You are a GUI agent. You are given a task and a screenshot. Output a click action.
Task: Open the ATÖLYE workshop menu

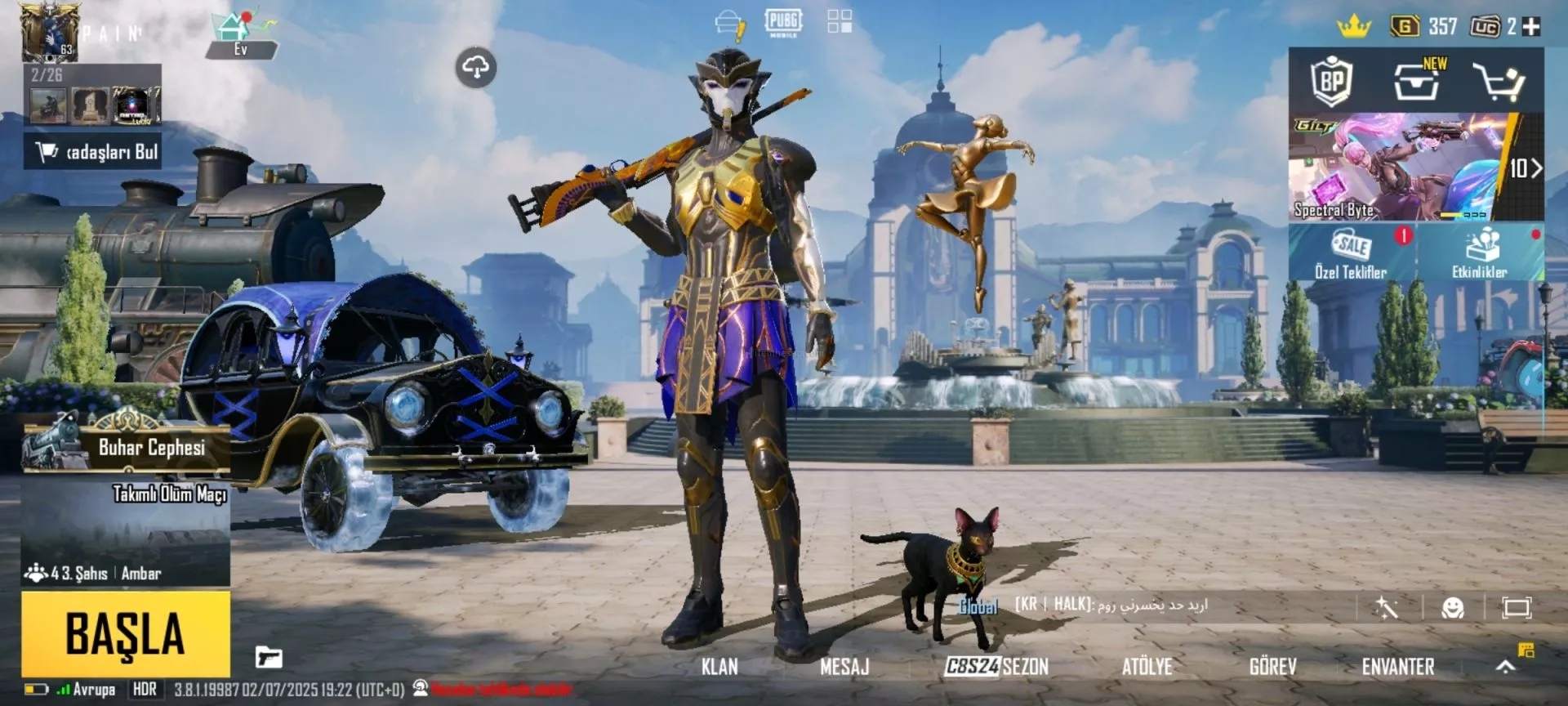(1147, 667)
